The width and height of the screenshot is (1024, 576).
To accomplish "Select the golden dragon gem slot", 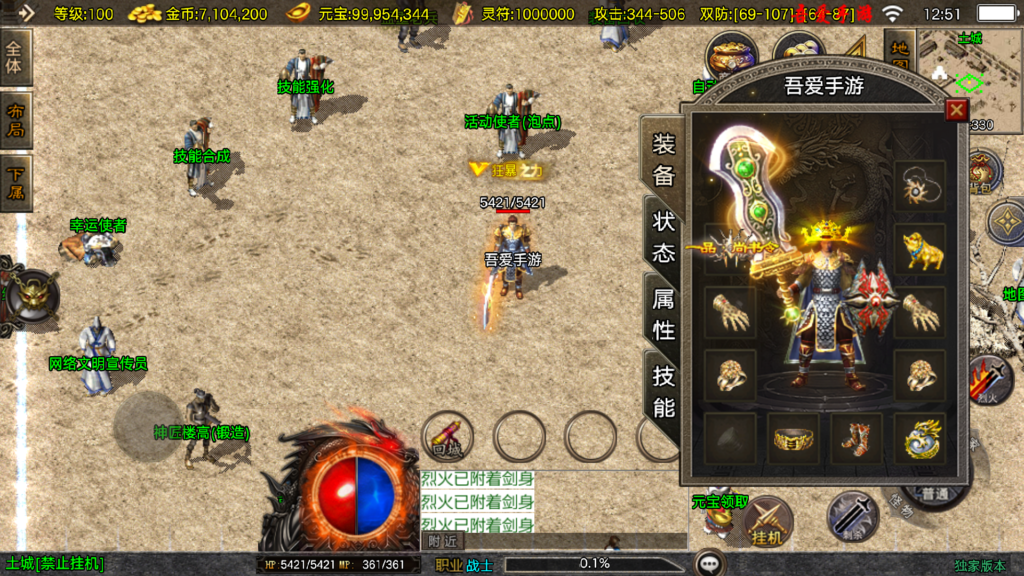I will click(920, 438).
